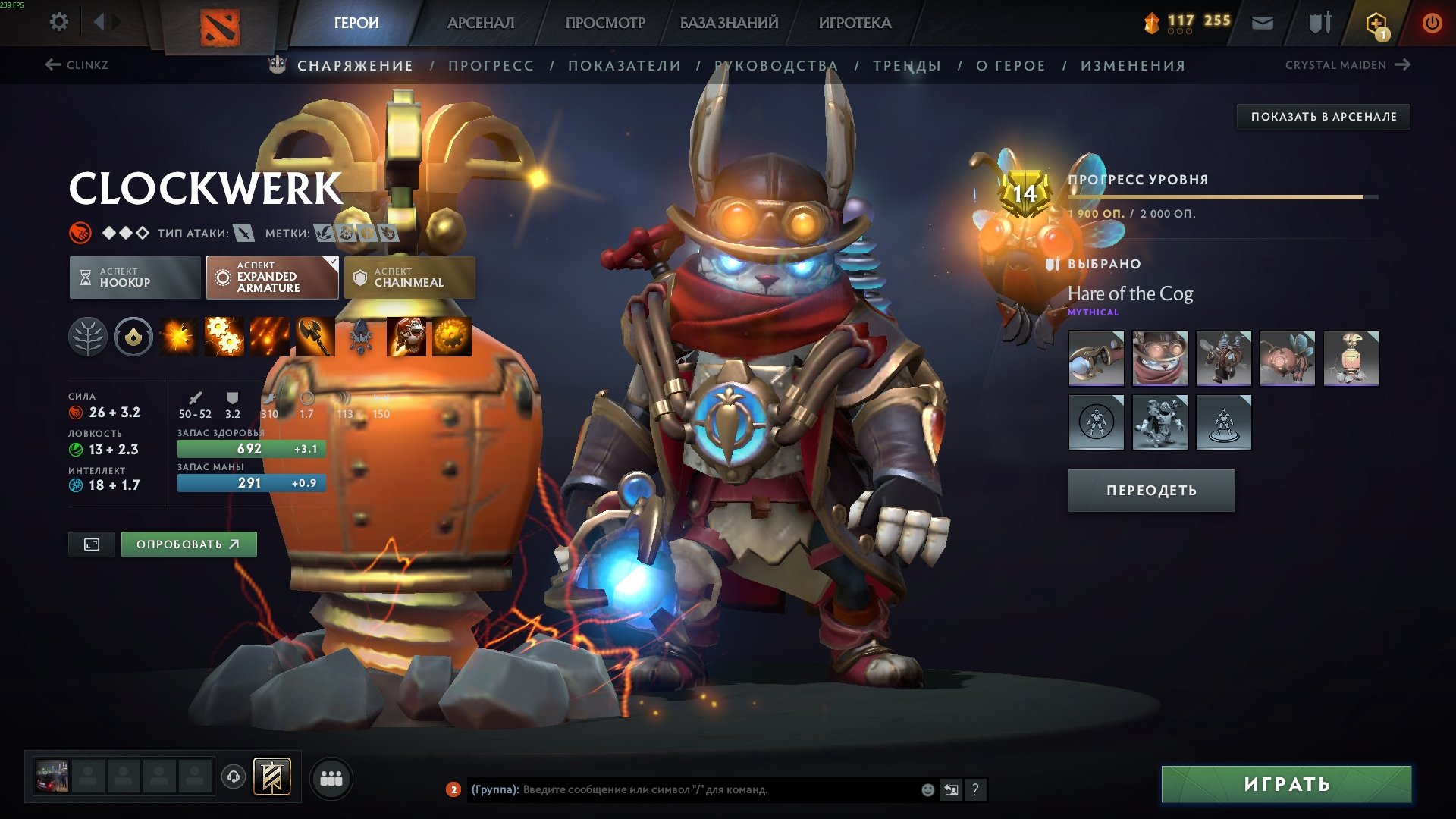Toggle the voice chat headset icon
The image size is (1456, 819).
pos(233,778)
